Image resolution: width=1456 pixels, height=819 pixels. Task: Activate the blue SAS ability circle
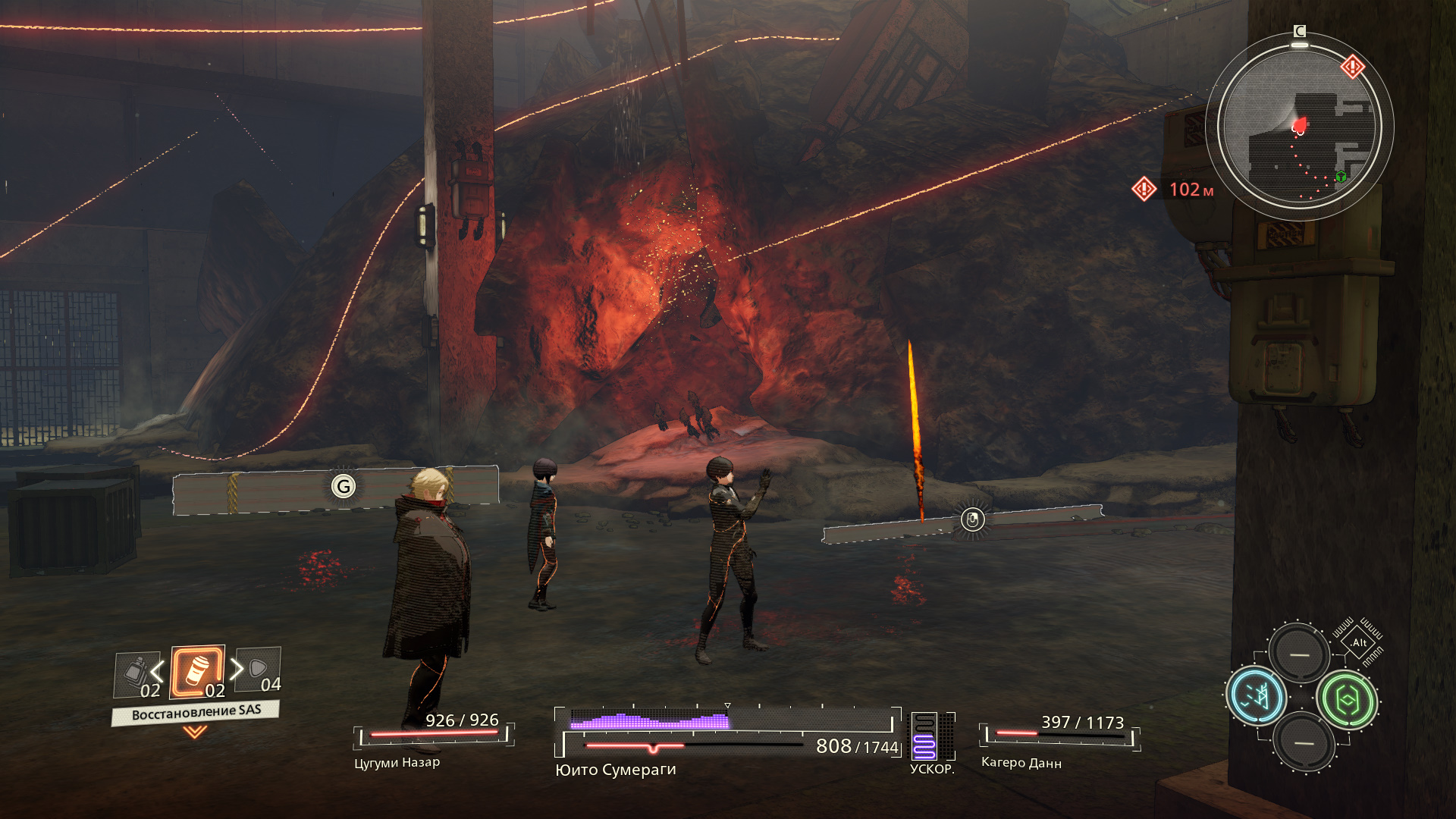(x=1256, y=696)
